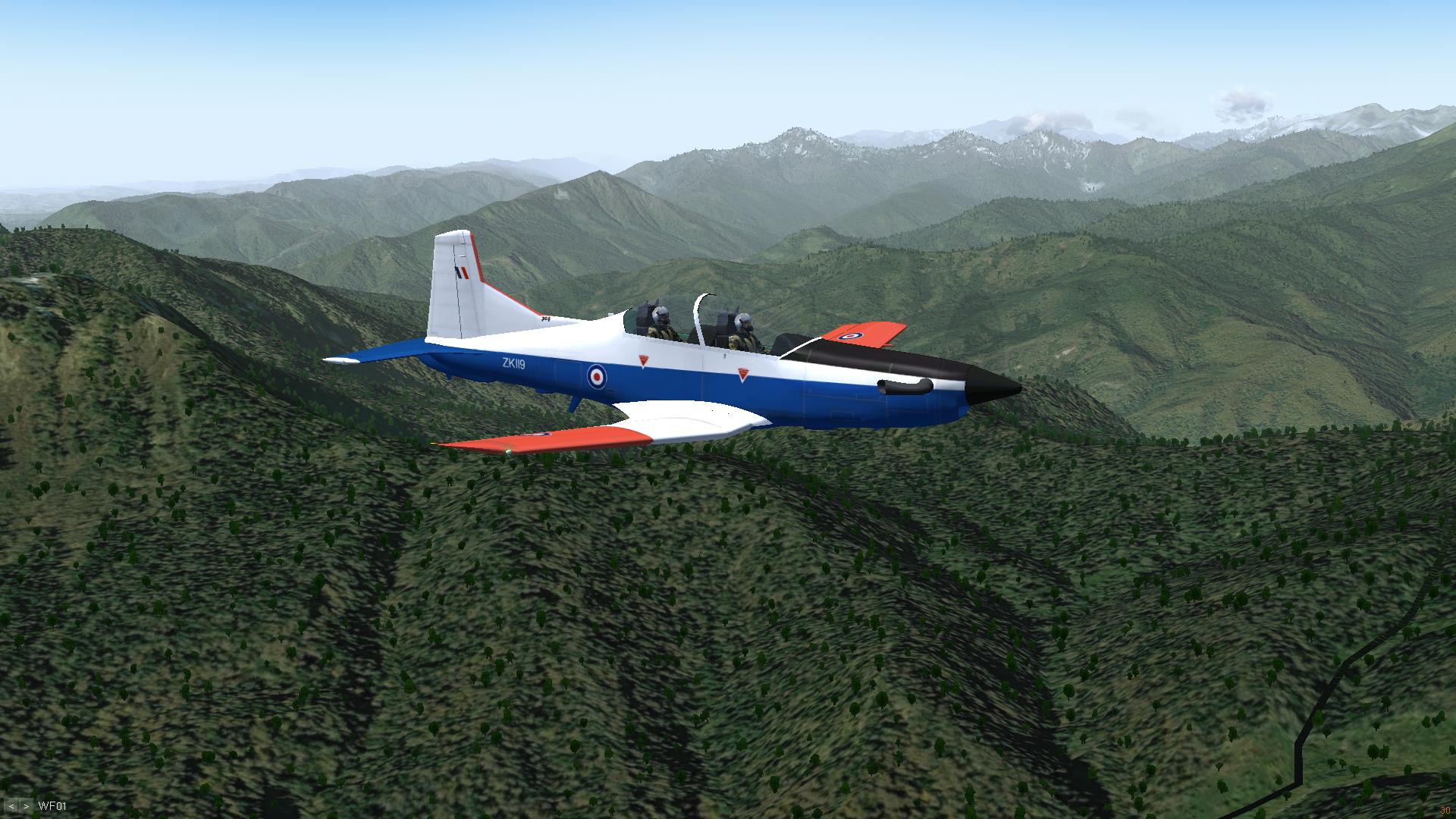Image resolution: width=1456 pixels, height=819 pixels.
Task: Click the right arrow beside WF01
Action: [x=26, y=806]
